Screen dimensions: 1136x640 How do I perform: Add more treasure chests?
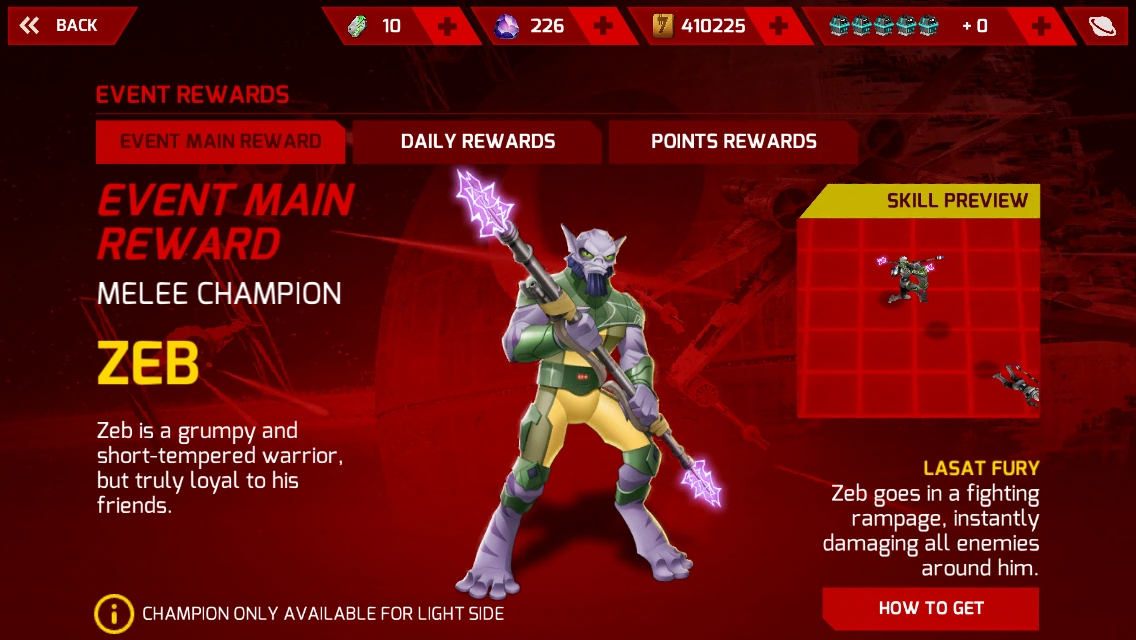(1041, 26)
